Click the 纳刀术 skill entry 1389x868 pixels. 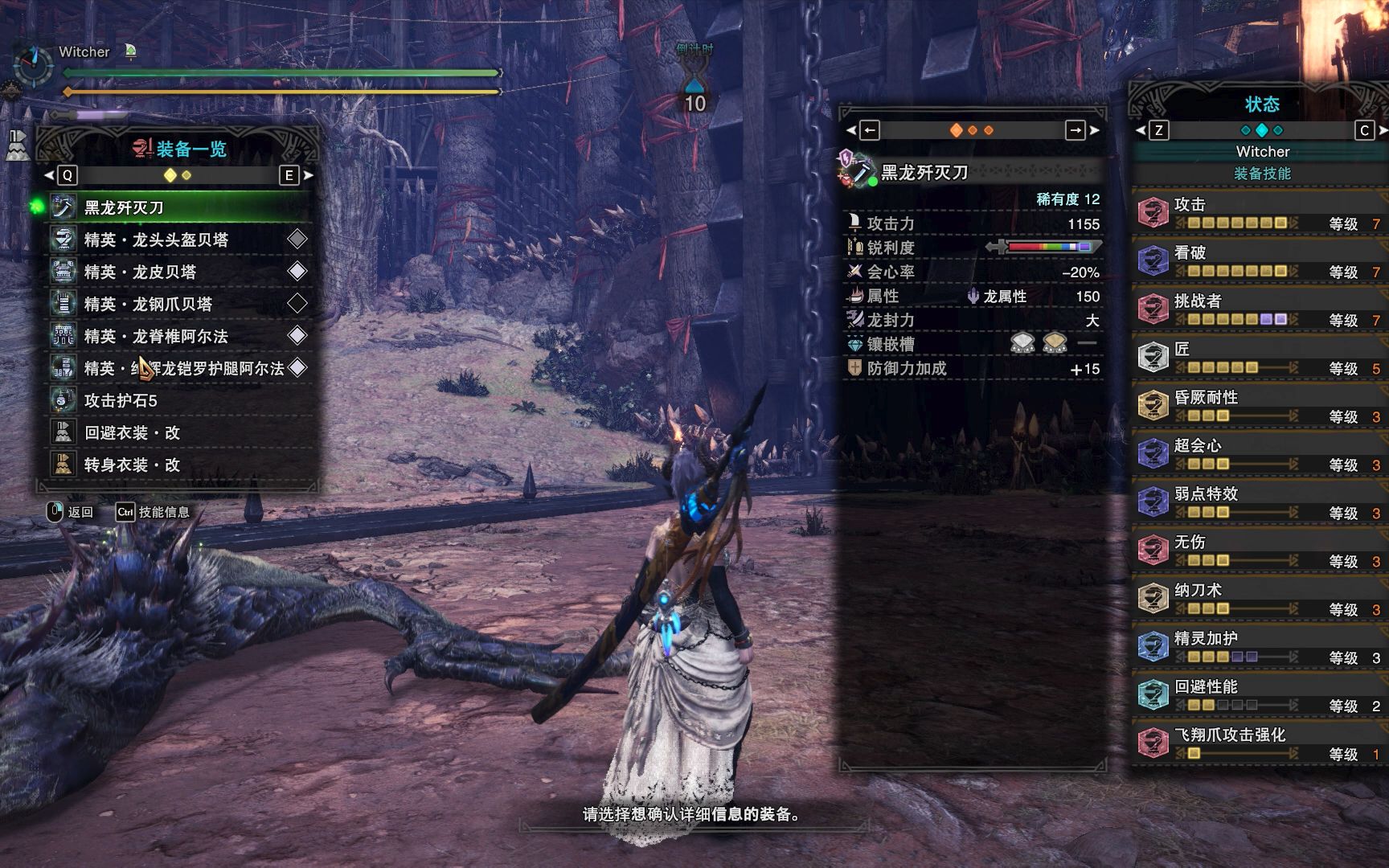coord(1258,599)
